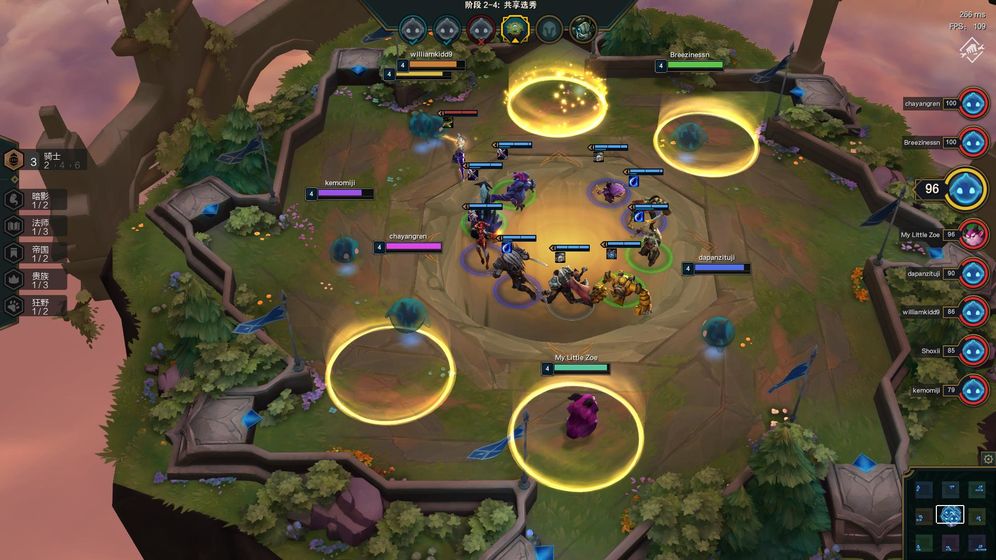View Shoxii's board from scoreboard
This screenshot has width=996, height=560.
pos(973,351)
